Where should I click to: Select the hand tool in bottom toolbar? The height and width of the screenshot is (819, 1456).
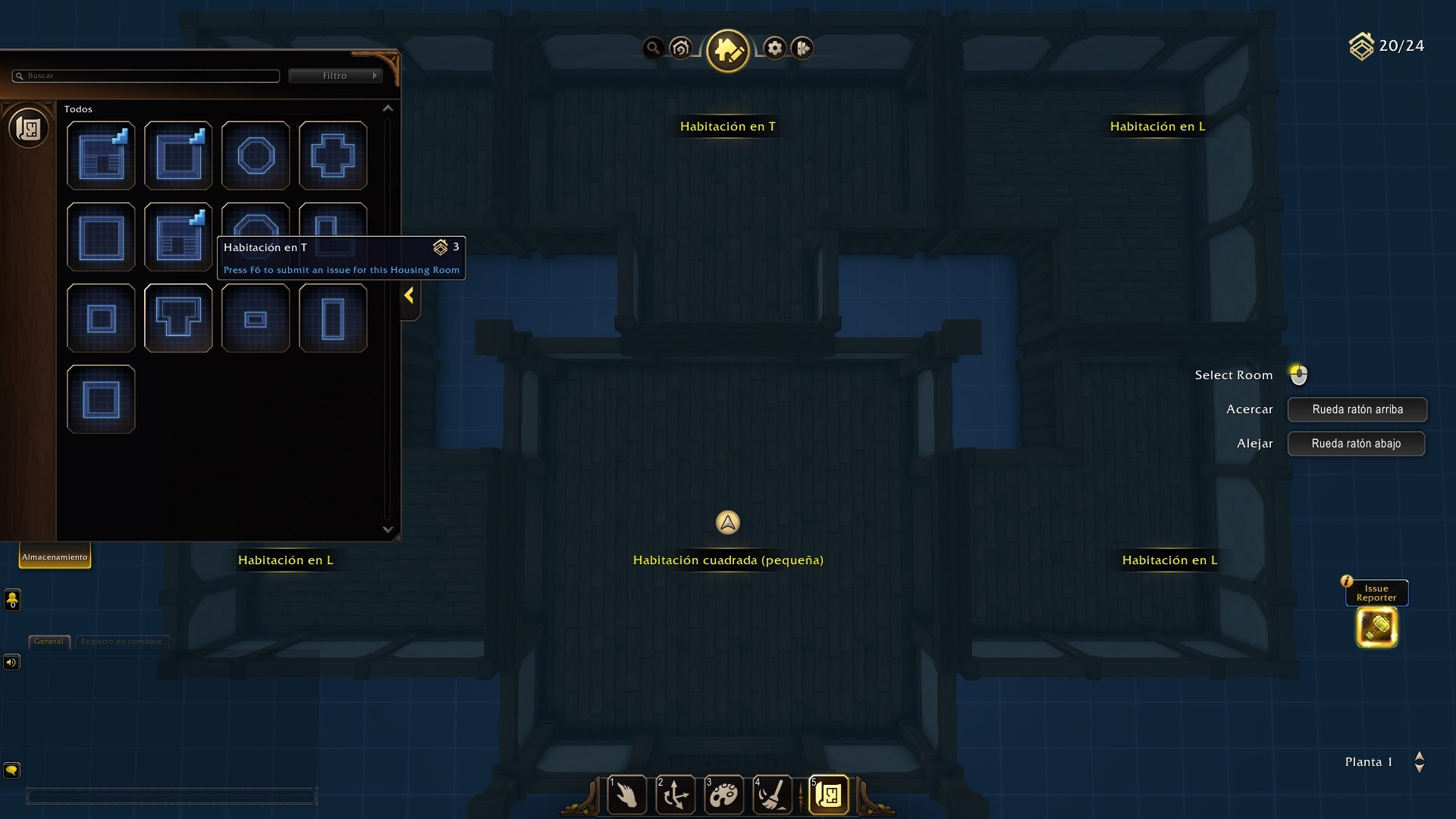(627, 795)
